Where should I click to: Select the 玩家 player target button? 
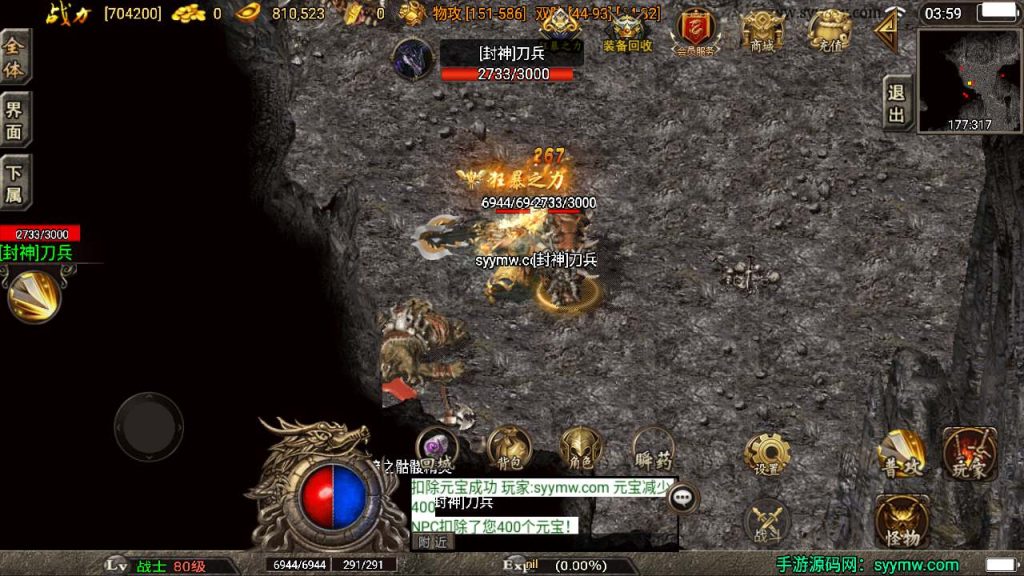(x=968, y=453)
